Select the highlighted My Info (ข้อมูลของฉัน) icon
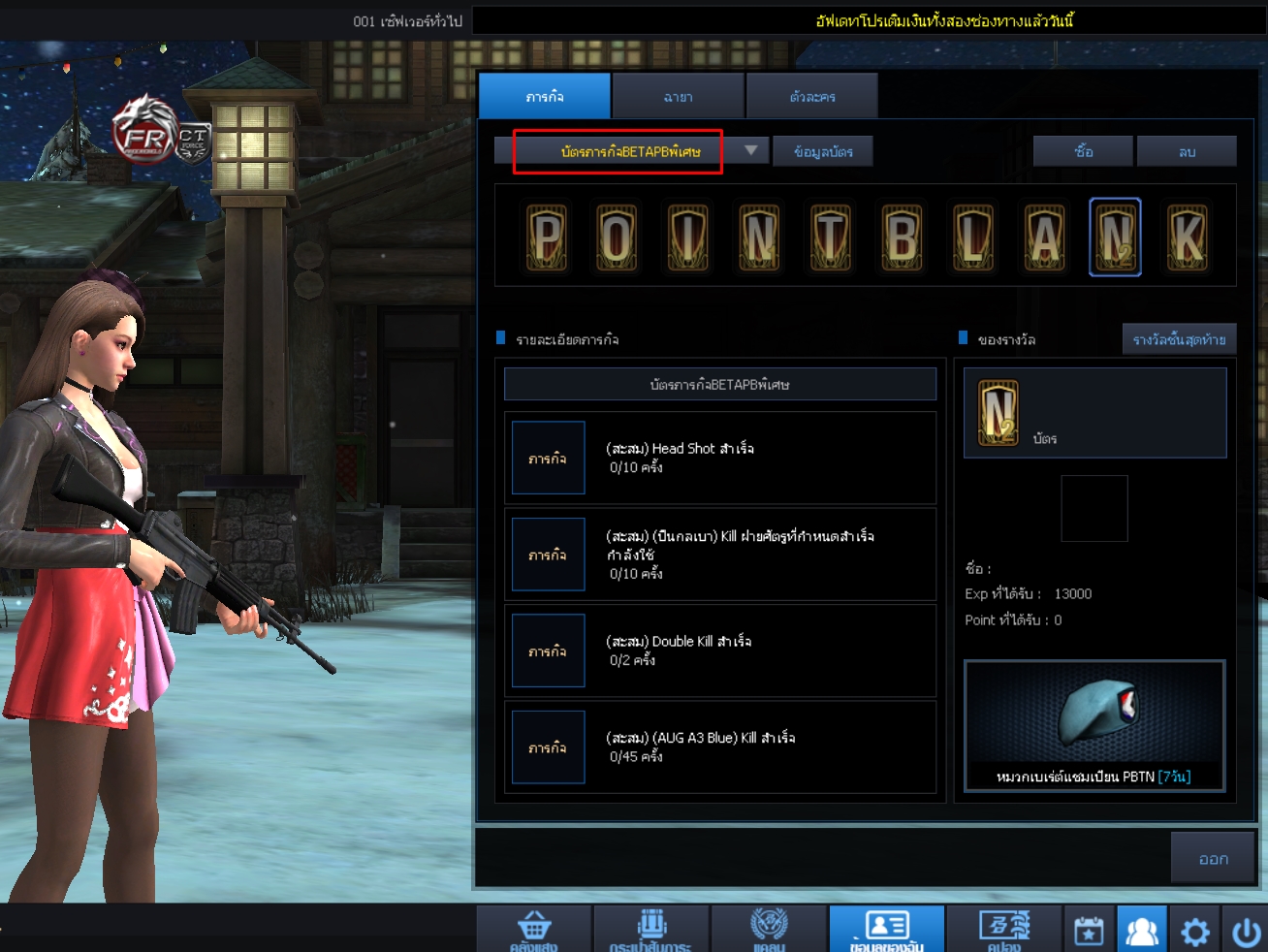Screen dimensions: 1268x952 (887, 929)
